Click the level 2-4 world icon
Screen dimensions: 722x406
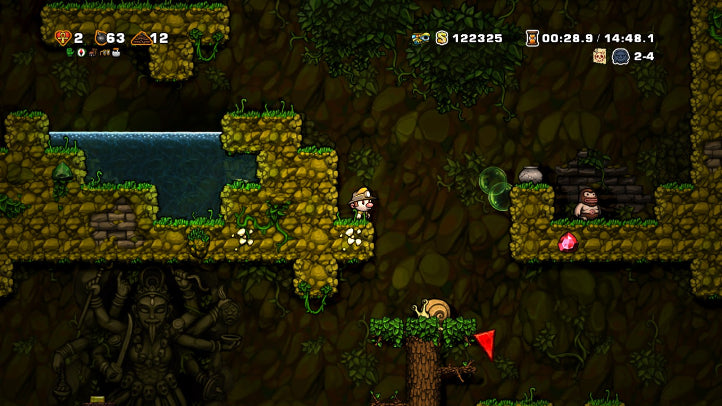point(620,56)
